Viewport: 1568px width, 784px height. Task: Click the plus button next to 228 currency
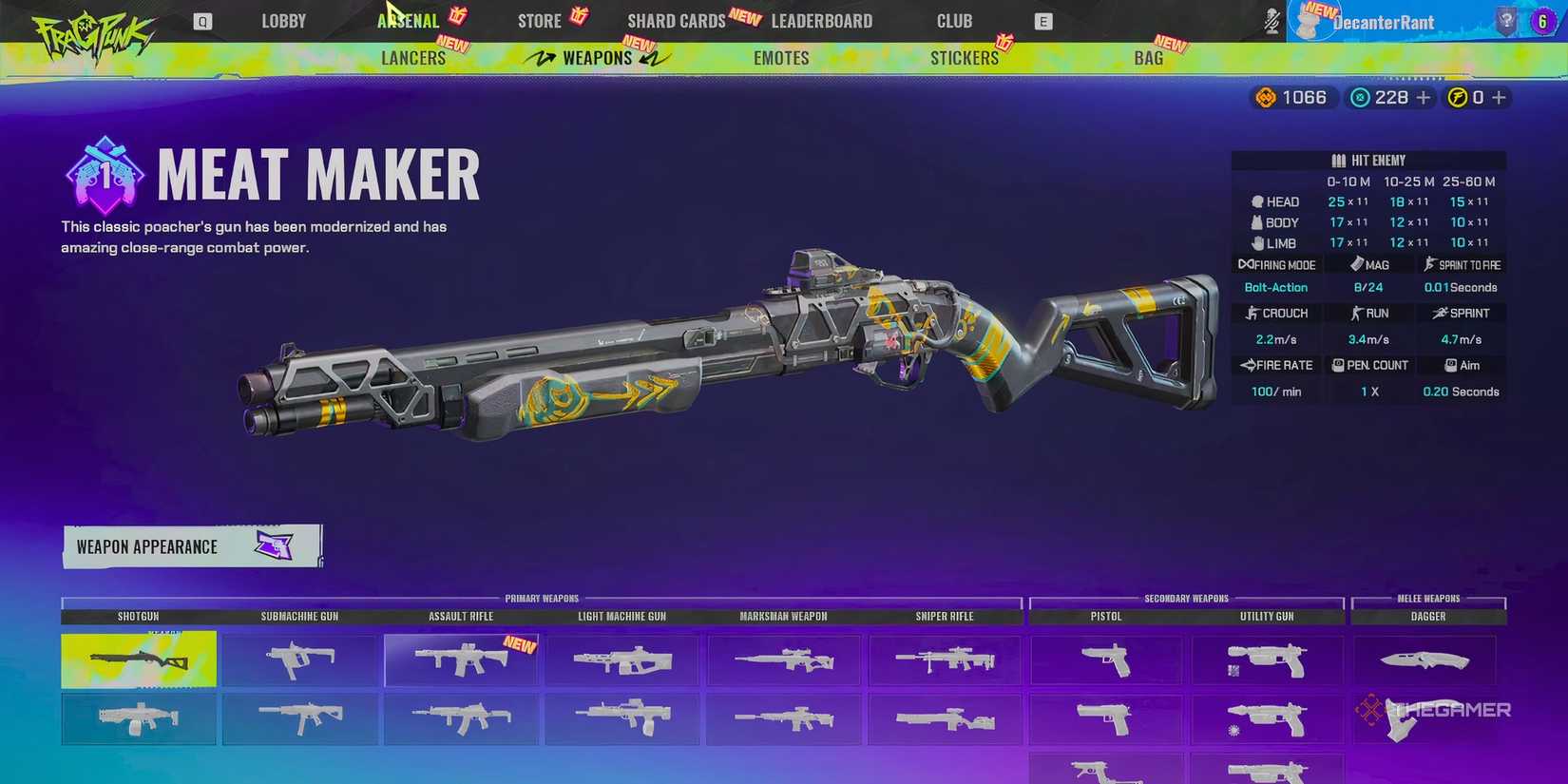pos(1423,96)
